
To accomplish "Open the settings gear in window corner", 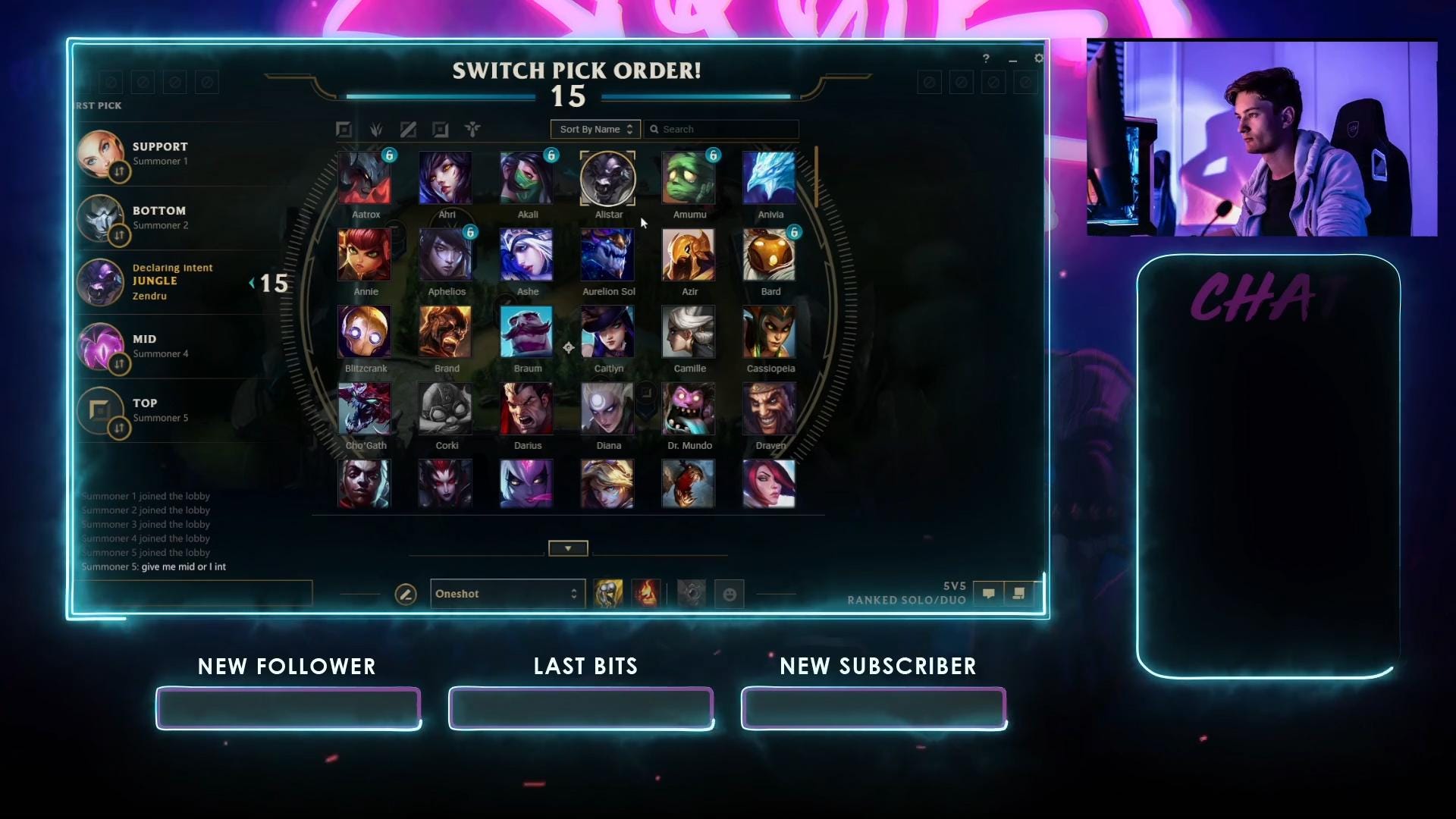I will click(x=1038, y=58).
